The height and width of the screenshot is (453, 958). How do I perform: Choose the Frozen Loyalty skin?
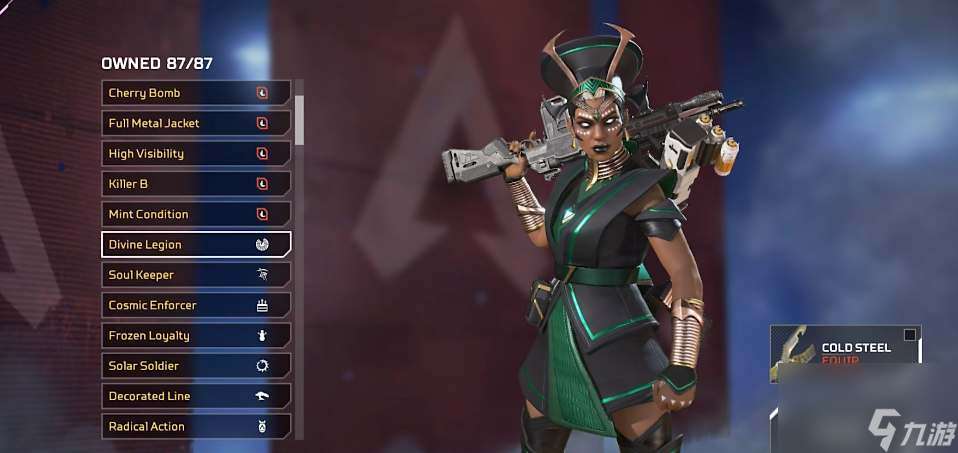pyautogui.click(x=196, y=335)
